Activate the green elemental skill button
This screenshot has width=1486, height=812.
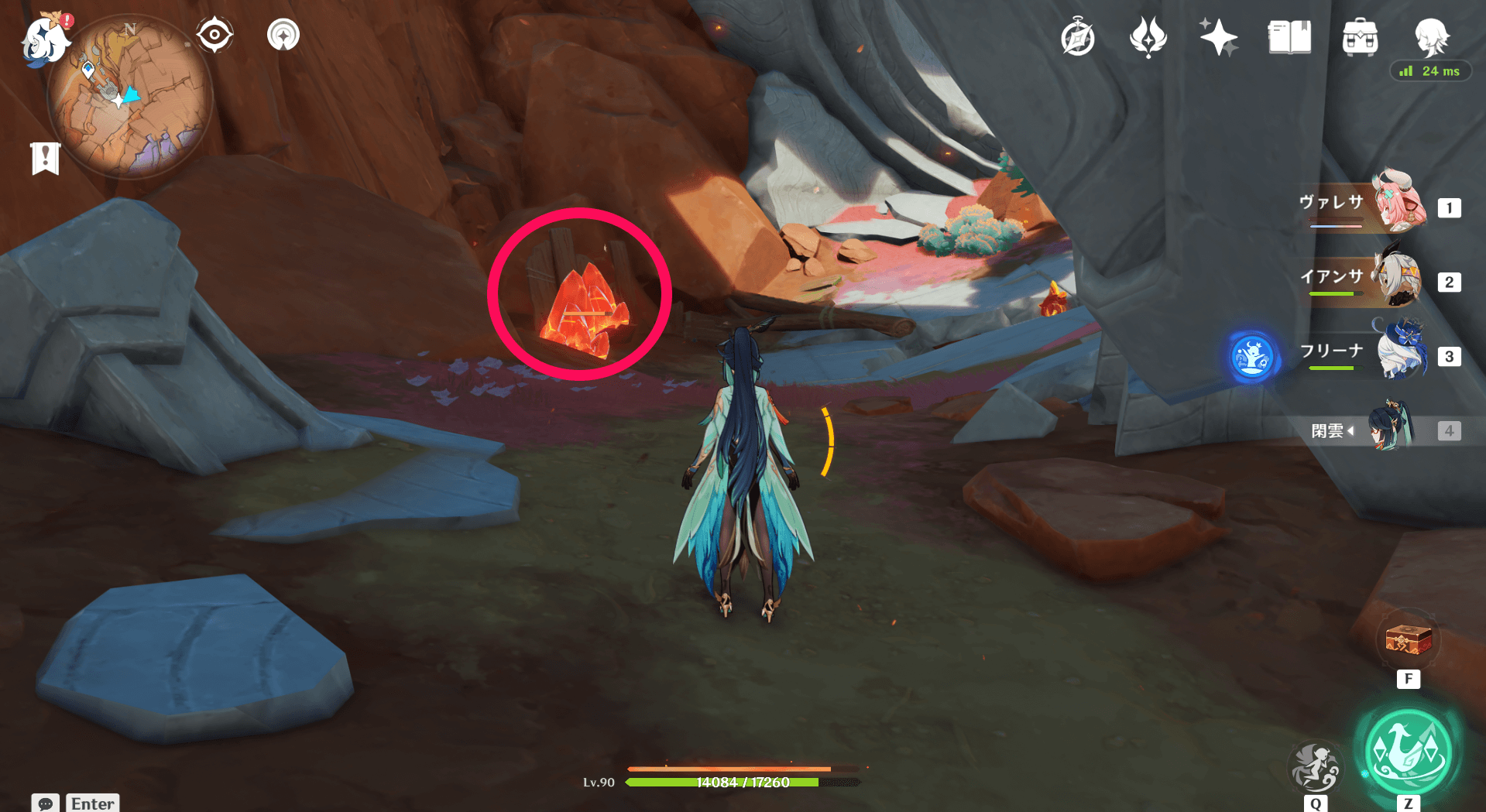[1408, 750]
